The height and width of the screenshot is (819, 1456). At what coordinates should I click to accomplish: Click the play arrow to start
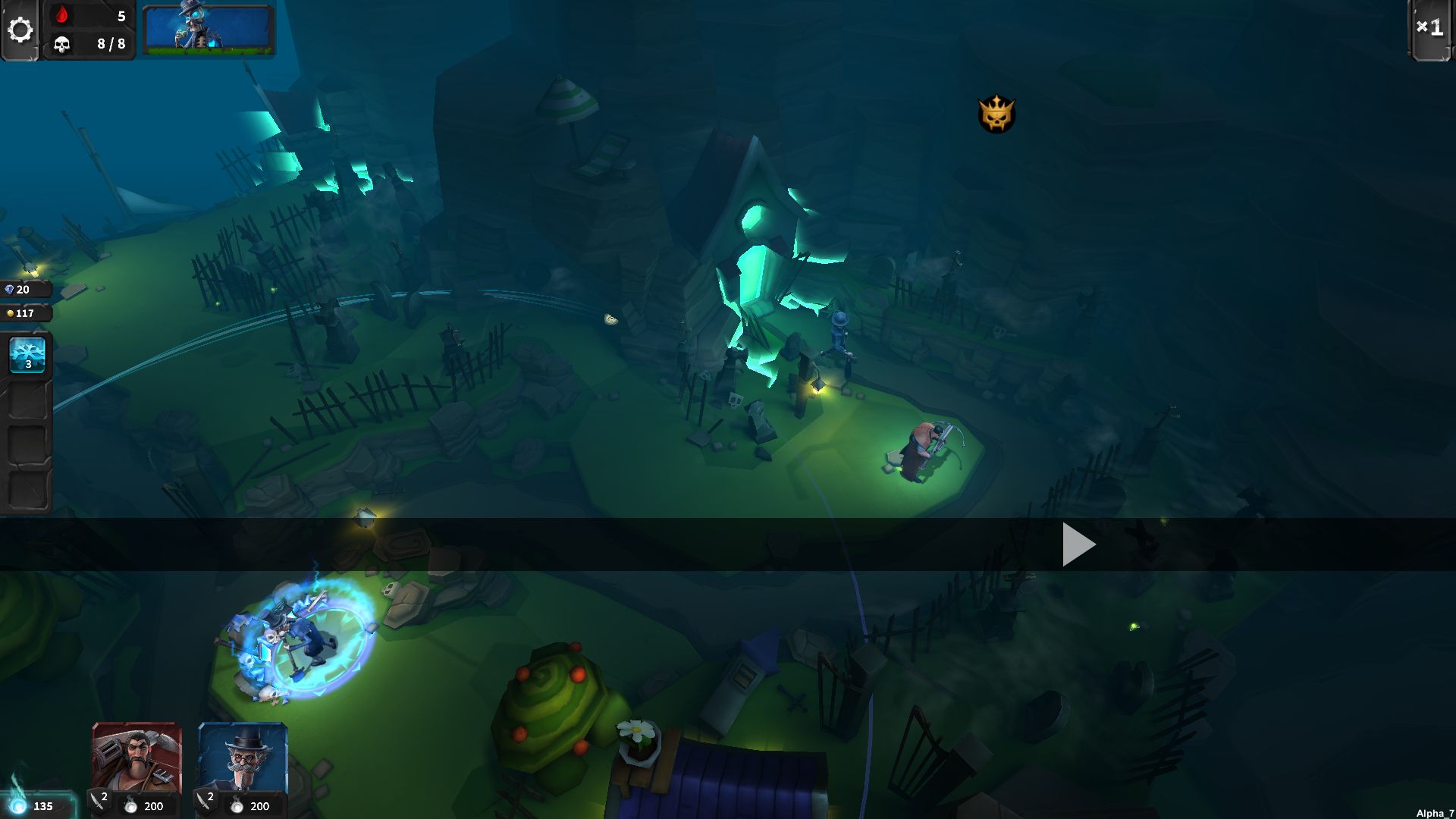coord(1078,544)
